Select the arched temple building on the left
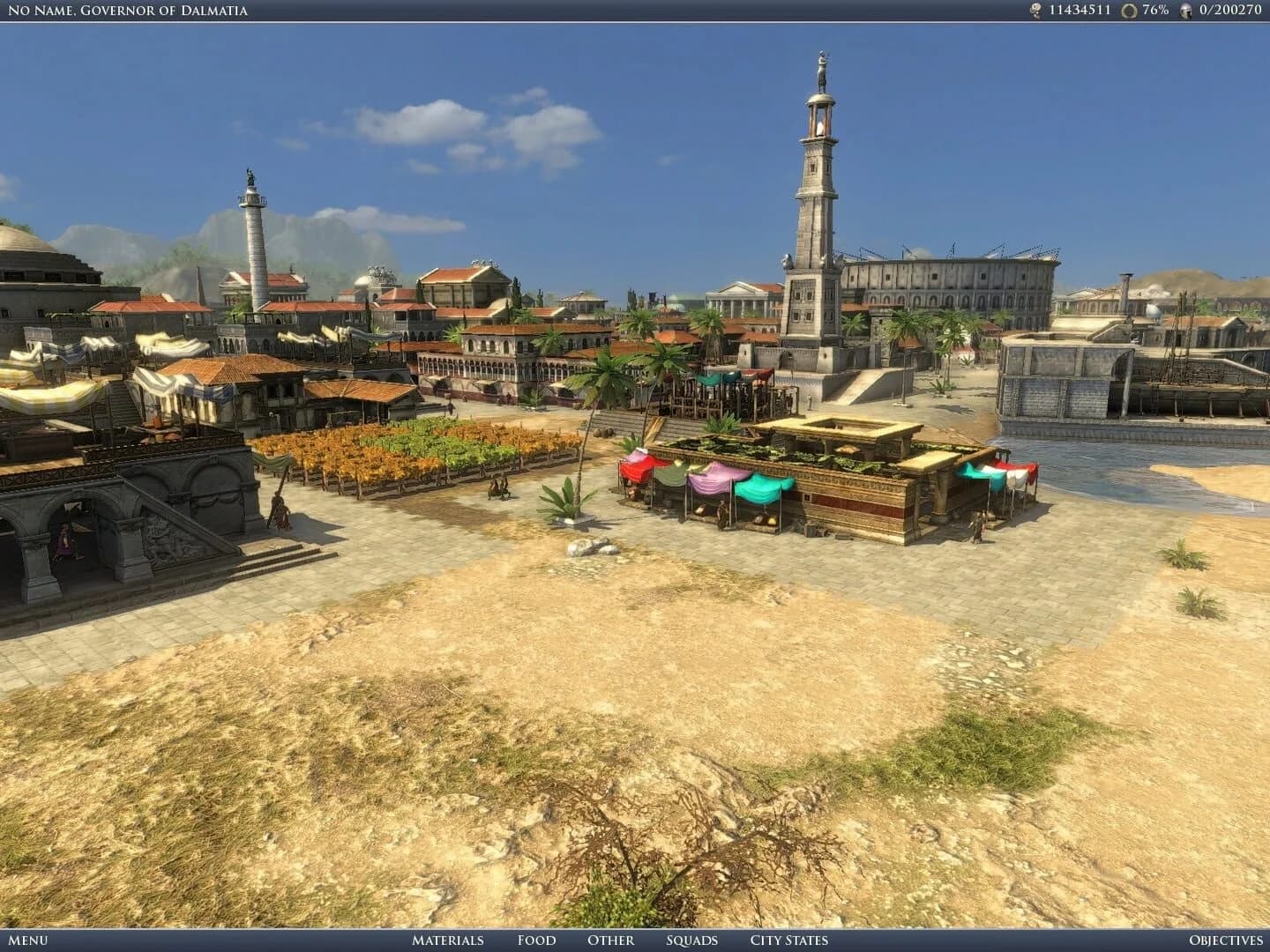1270x952 pixels. (x=106, y=520)
